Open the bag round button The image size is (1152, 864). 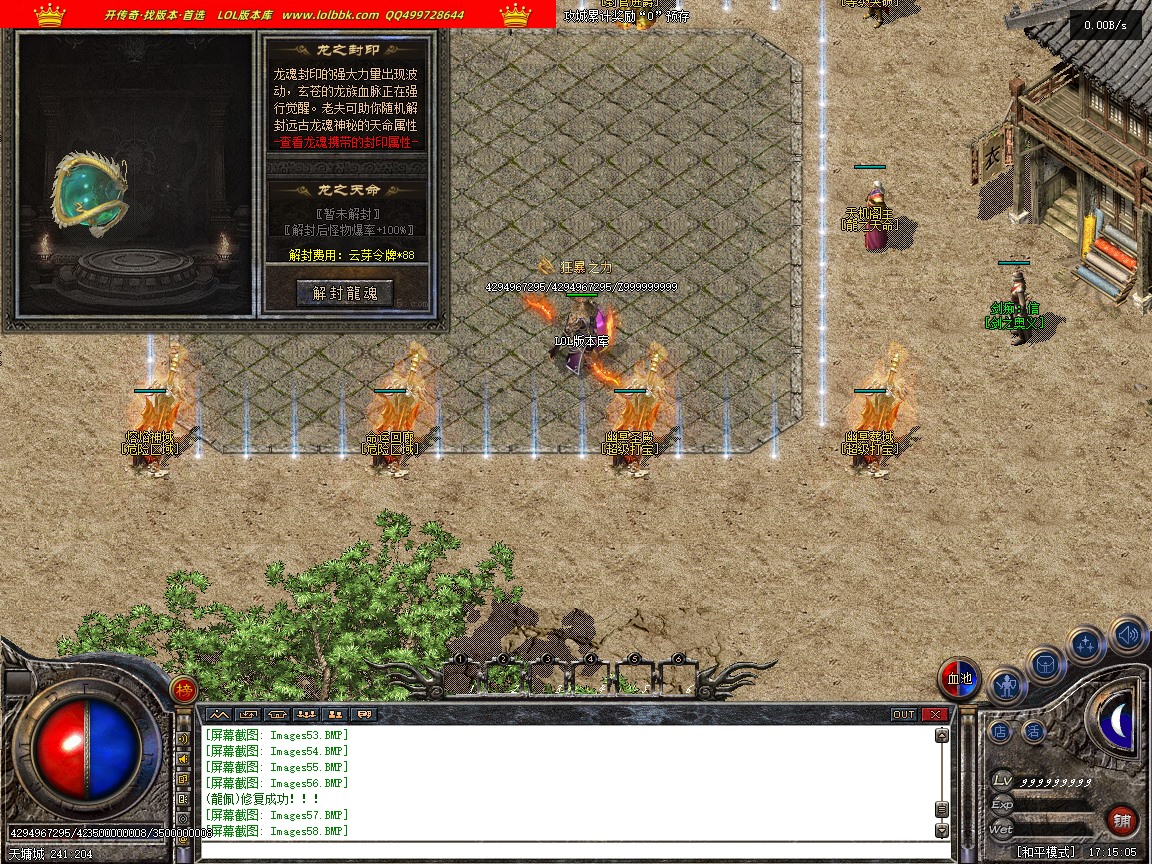[x=1046, y=664]
